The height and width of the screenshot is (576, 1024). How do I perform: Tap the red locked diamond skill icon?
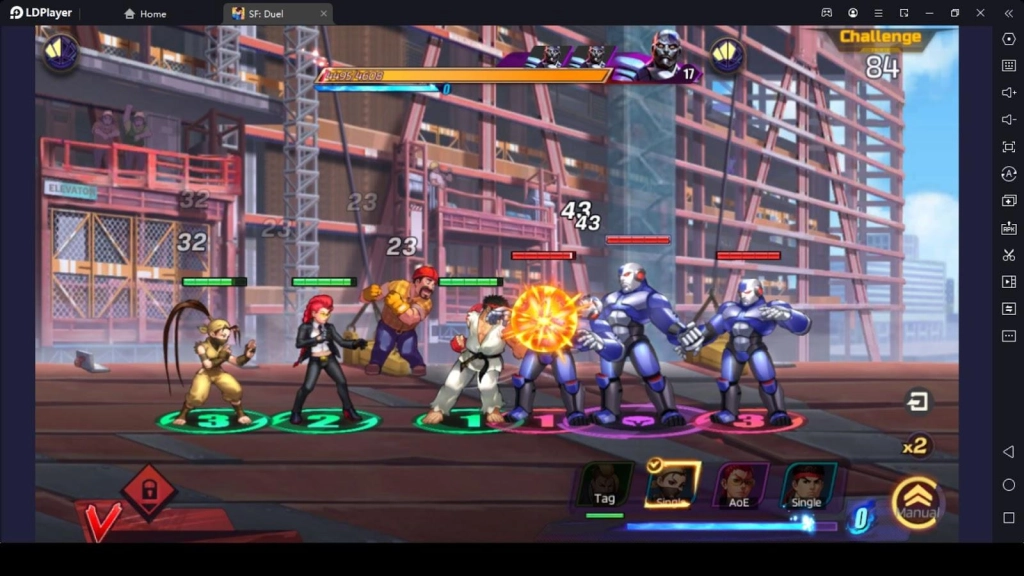point(148,490)
